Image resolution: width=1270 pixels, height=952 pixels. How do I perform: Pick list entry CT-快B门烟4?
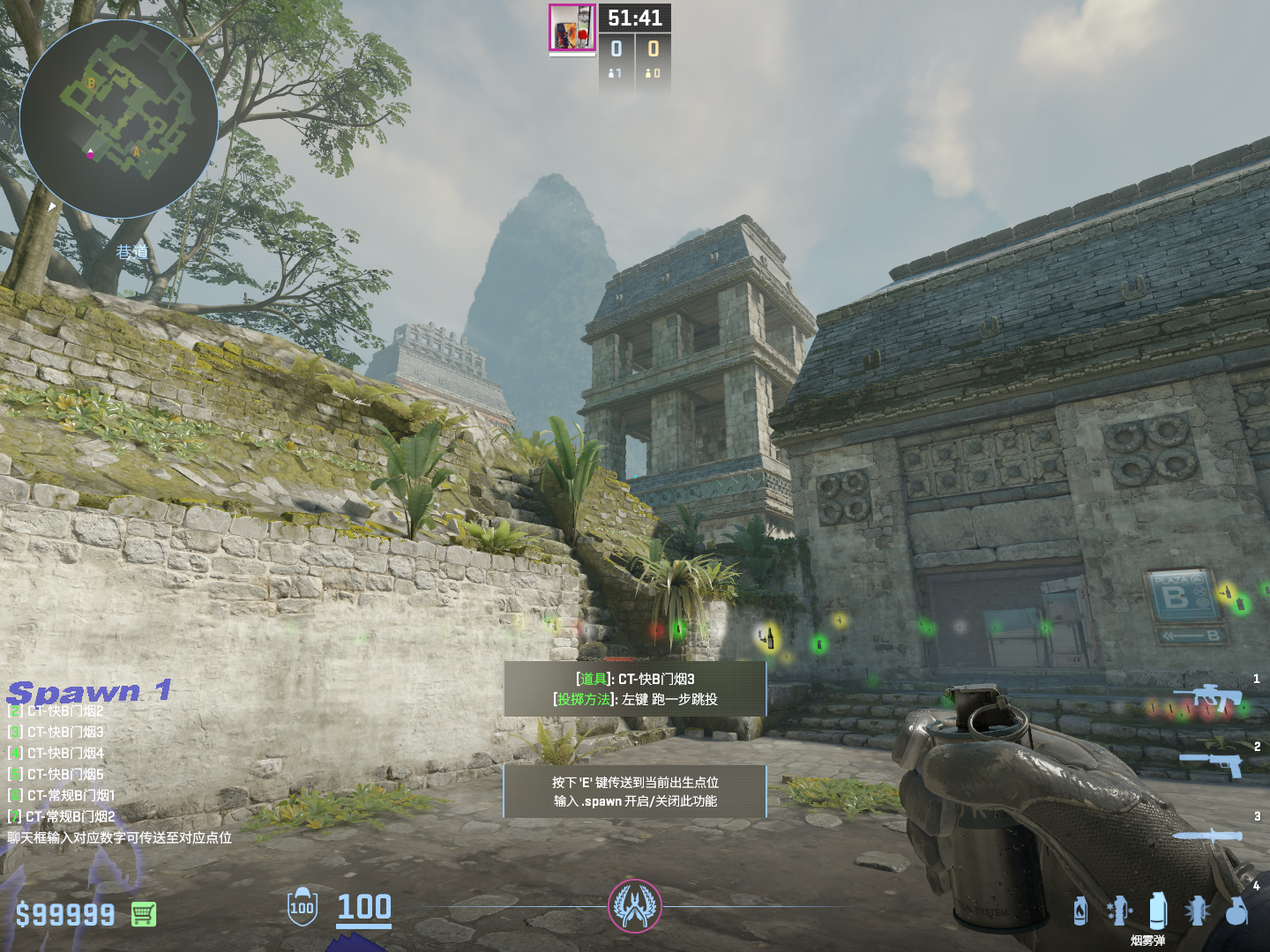(x=64, y=753)
